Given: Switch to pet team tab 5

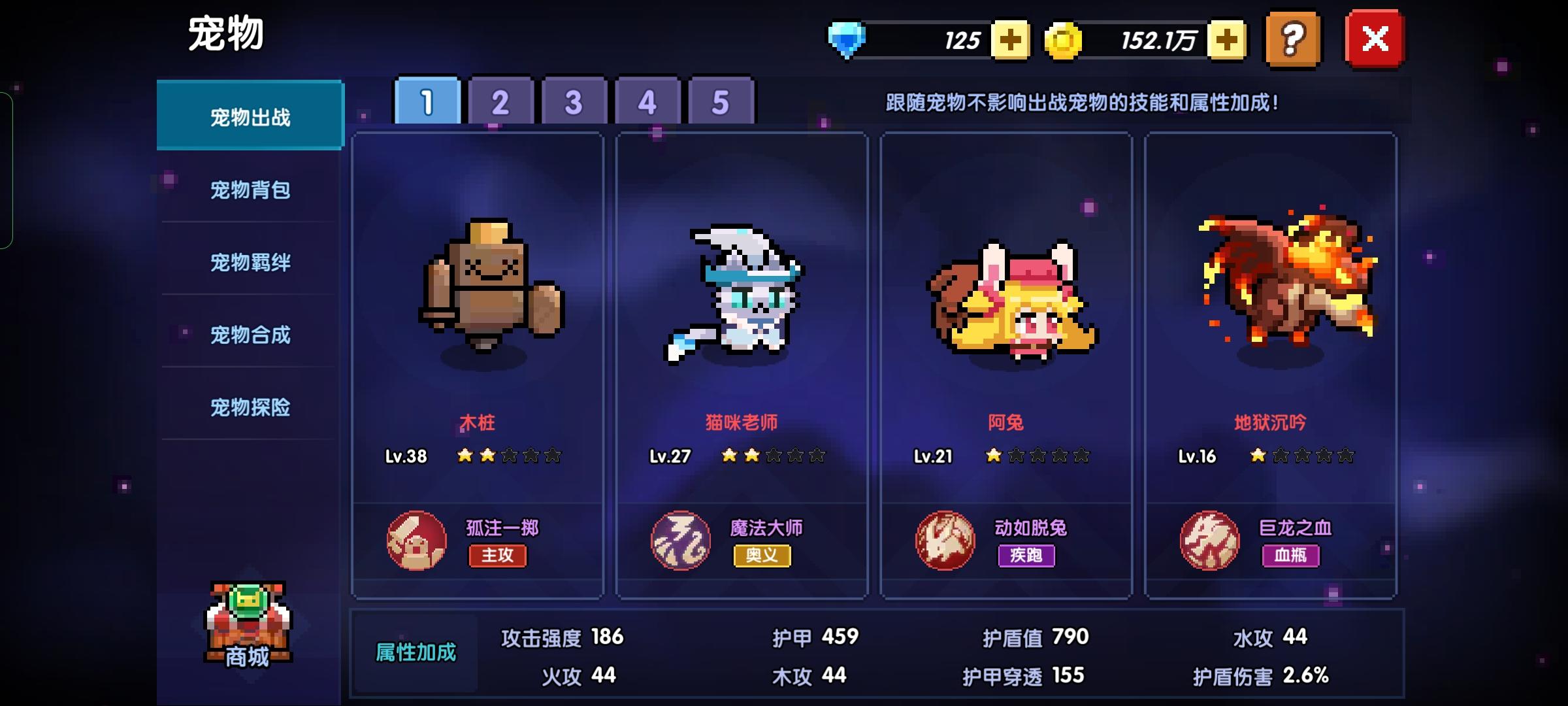Looking at the screenshot, I should (719, 101).
